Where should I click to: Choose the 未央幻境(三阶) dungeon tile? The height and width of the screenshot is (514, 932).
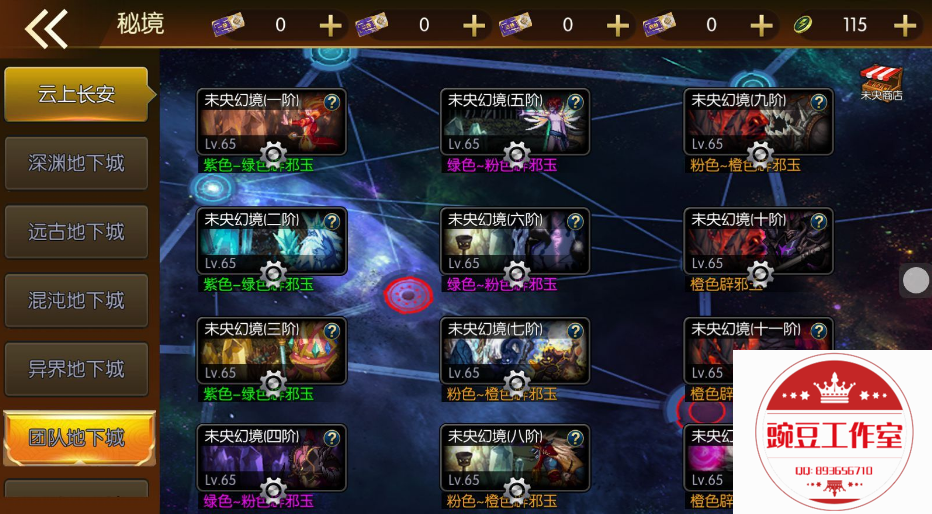270,352
